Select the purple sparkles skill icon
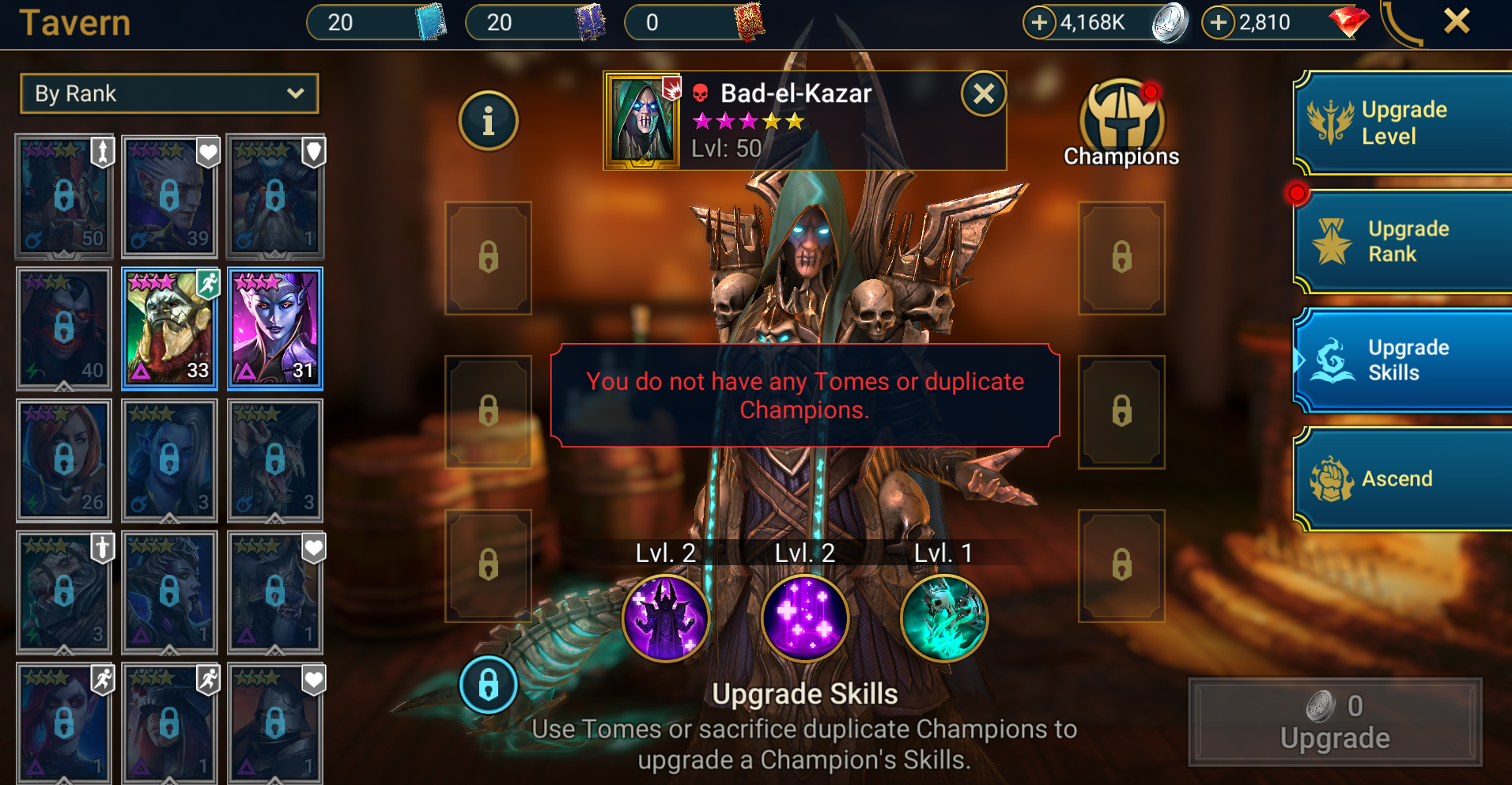Viewport: 1512px width, 785px height. click(x=803, y=619)
